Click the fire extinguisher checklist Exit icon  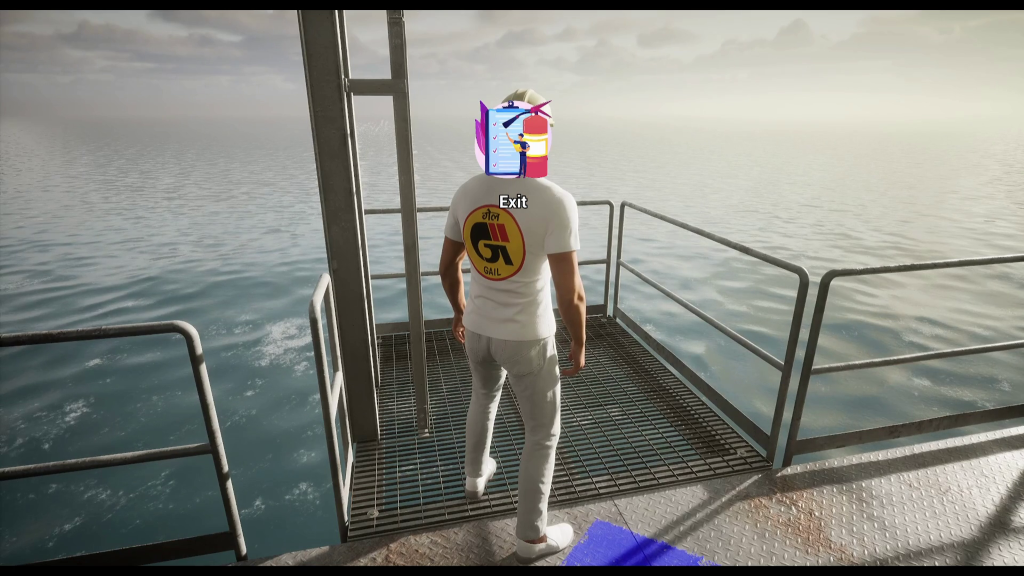point(513,140)
